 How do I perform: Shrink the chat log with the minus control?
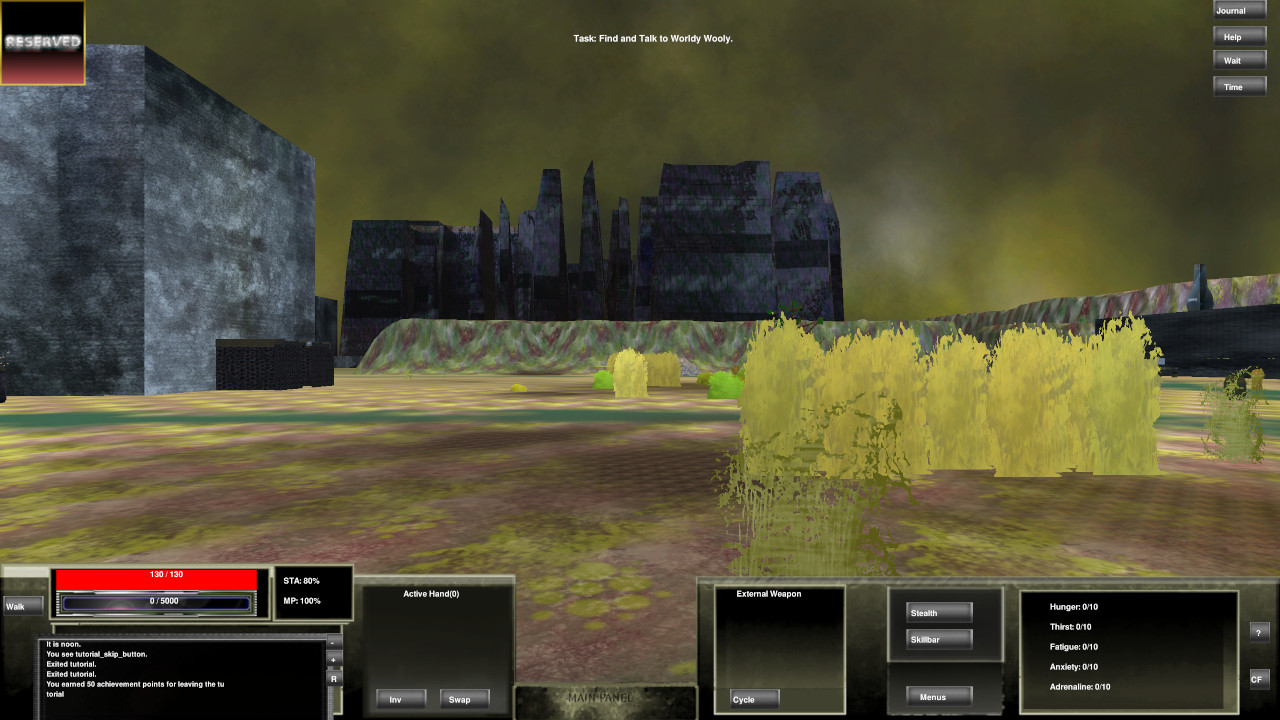pyautogui.click(x=334, y=643)
